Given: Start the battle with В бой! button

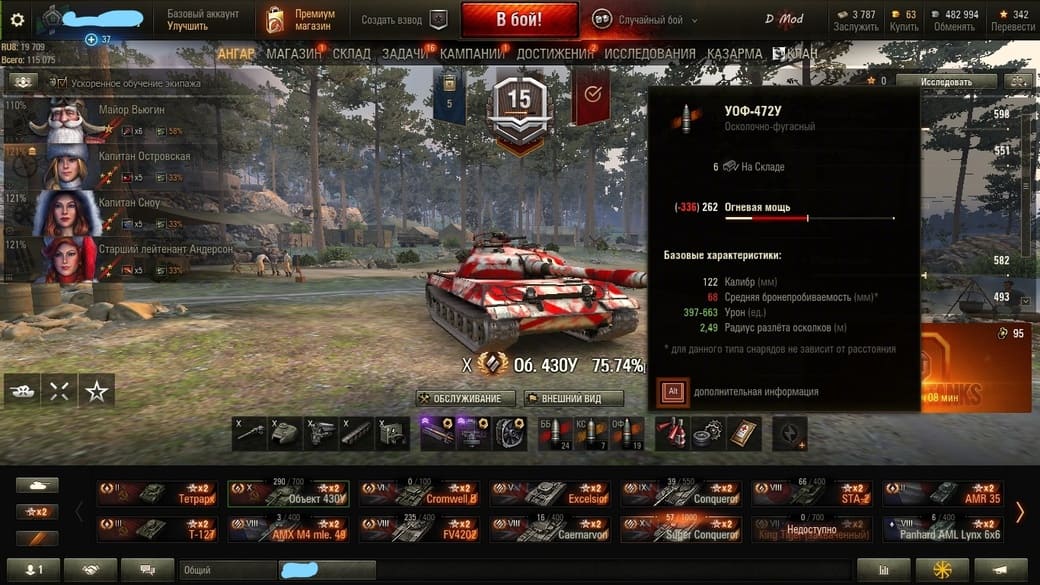Looking at the screenshot, I should tap(519, 19).
